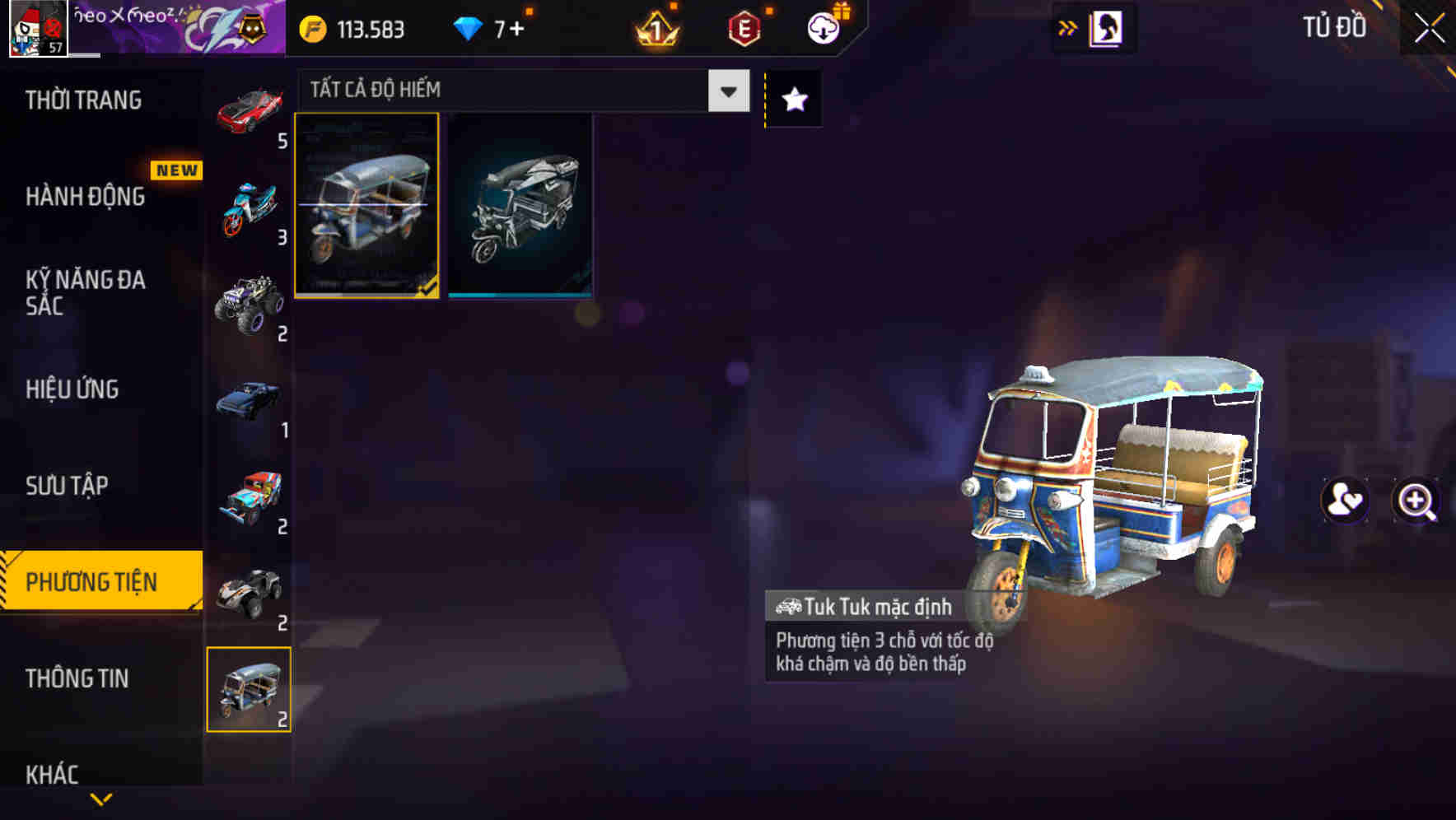Screen dimensions: 1456x820
Task: Open the rank badge with number 1
Action: 654,29
